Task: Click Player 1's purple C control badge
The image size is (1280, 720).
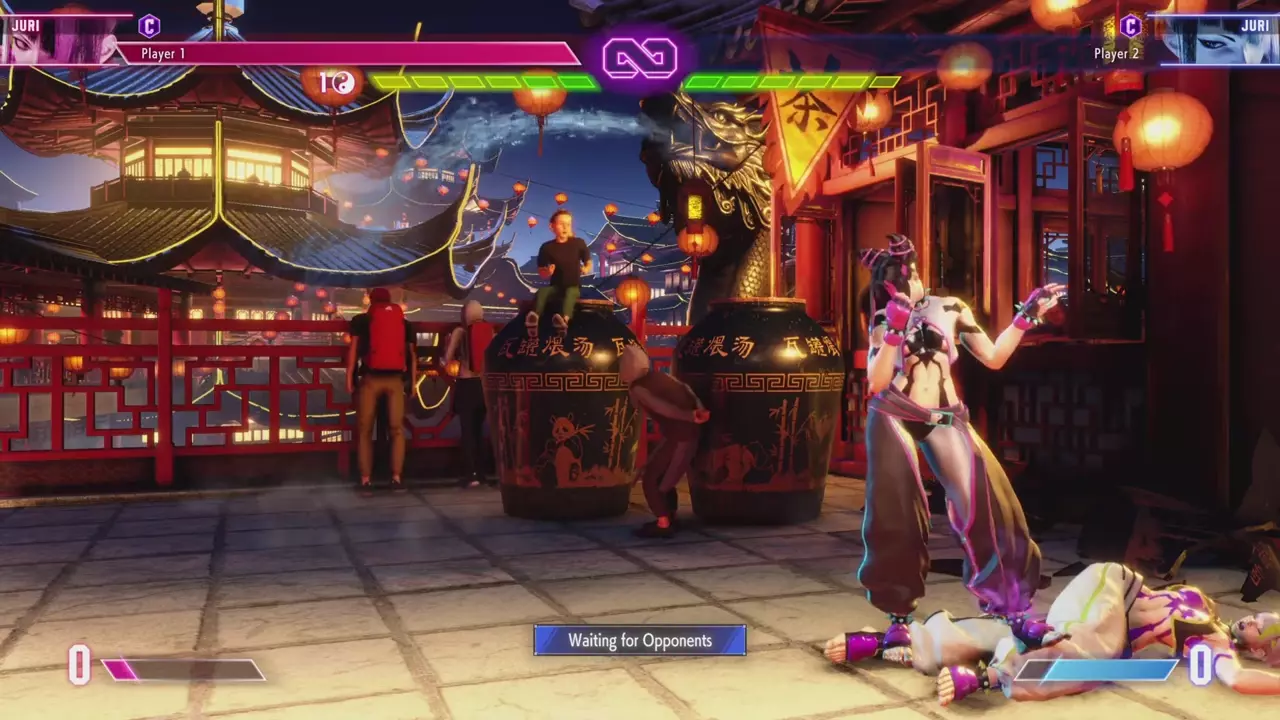Action: pyautogui.click(x=149, y=26)
